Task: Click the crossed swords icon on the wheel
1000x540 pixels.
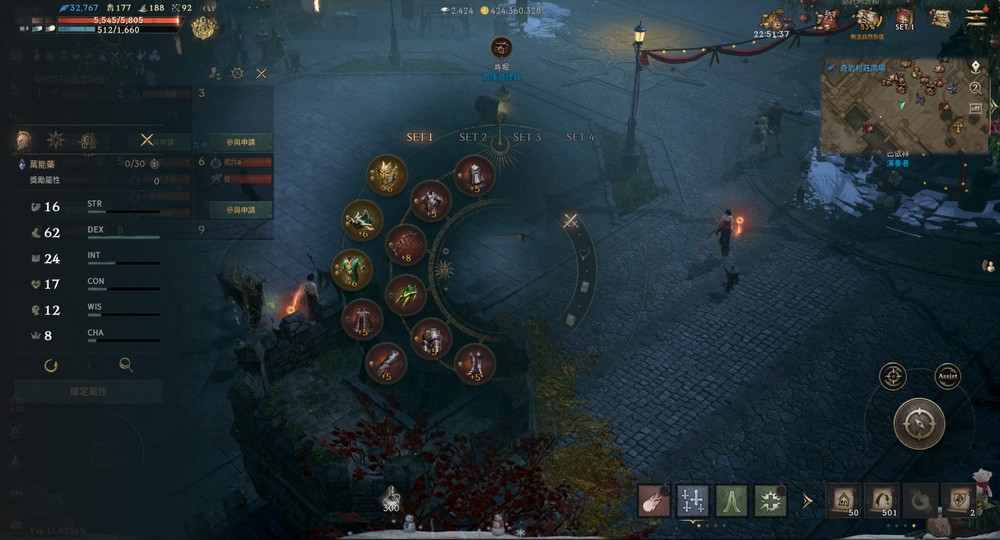Action: coord(570,221)
